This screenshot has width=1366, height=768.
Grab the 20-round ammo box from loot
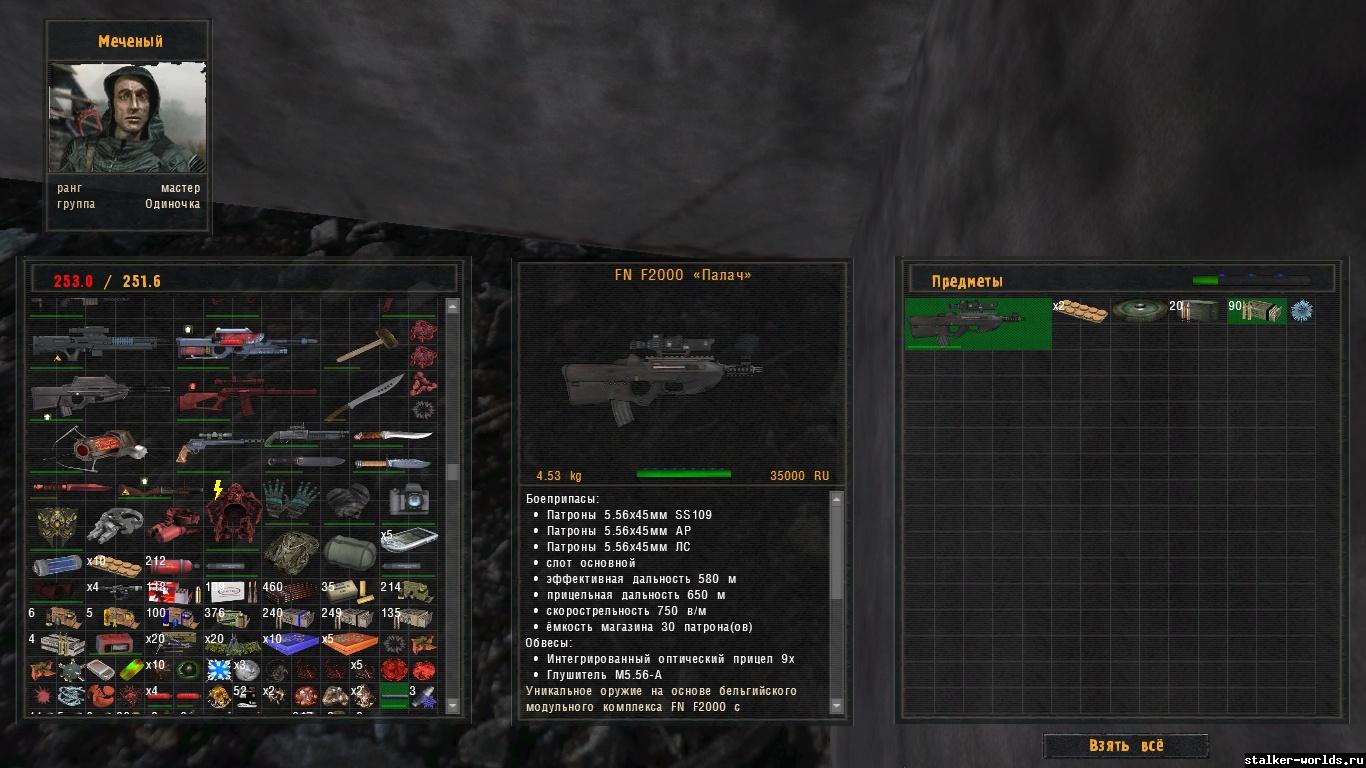[1198, 311]
